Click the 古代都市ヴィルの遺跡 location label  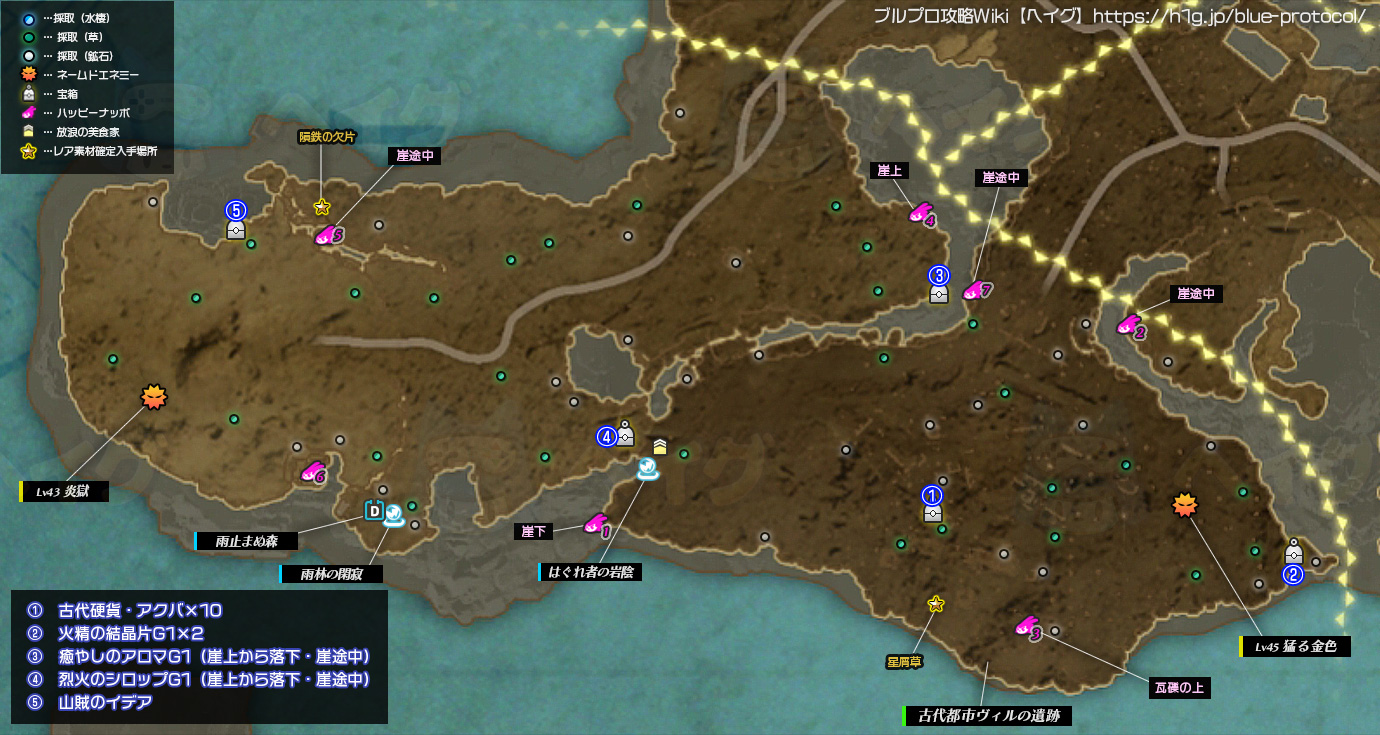click(987, 716)
